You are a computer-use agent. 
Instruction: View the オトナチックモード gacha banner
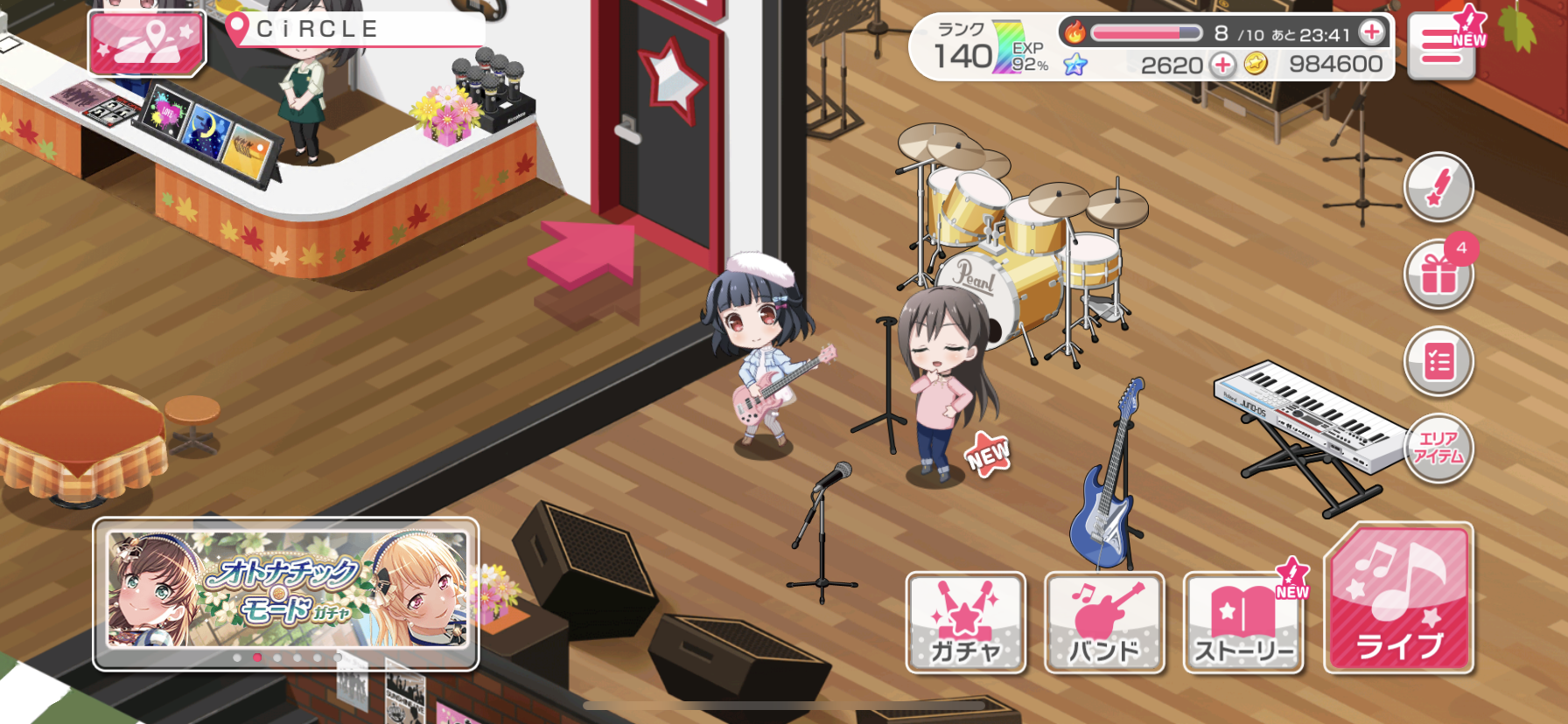286,590
